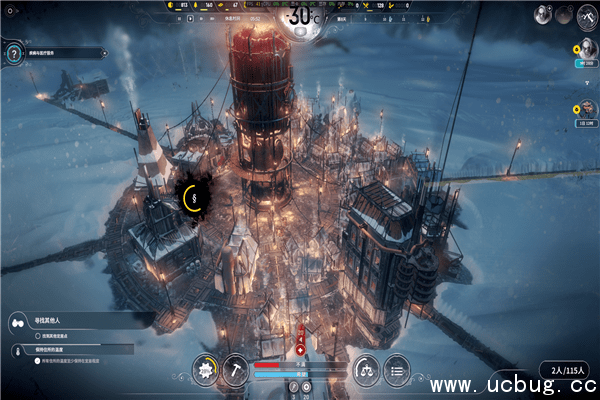
Task: Open the generator heat zones button
Action: [x=207, y=368]
